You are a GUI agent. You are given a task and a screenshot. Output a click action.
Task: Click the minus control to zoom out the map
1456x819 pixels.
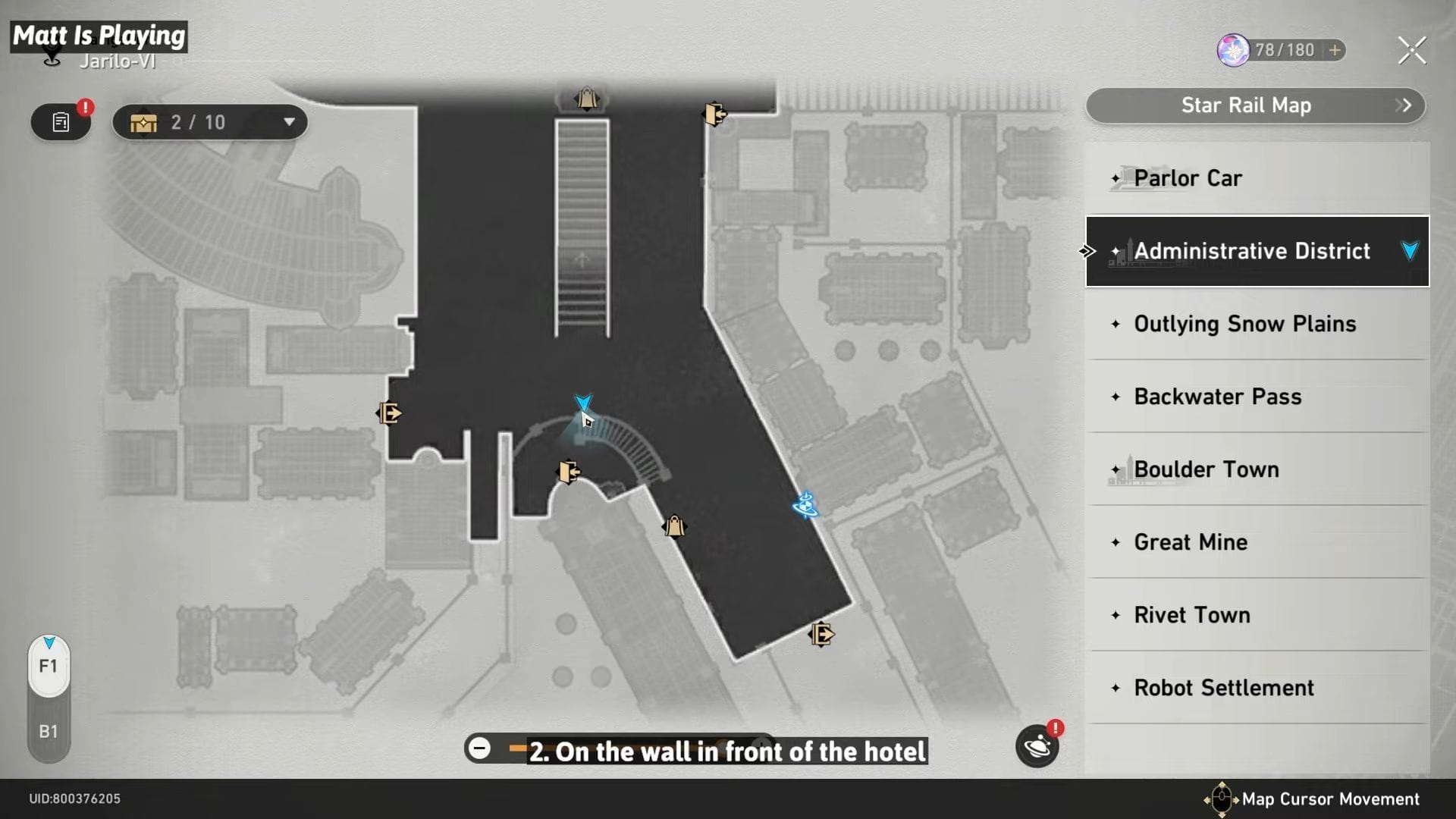(x=480, y=748)
